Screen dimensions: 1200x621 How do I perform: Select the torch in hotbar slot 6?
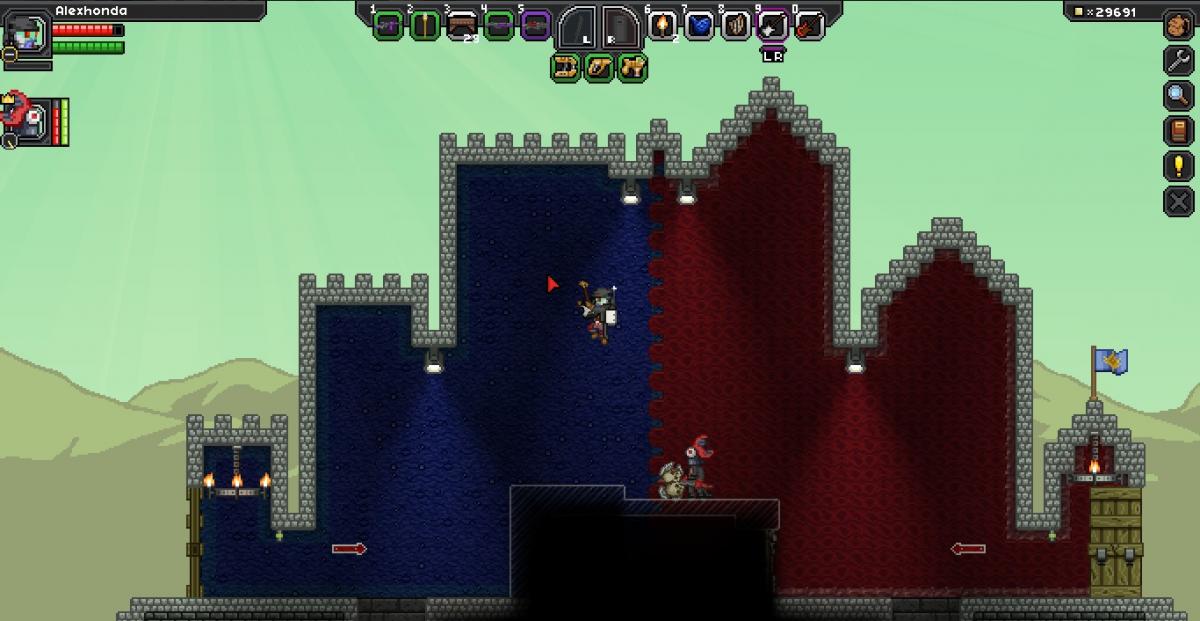pos(663,25)
